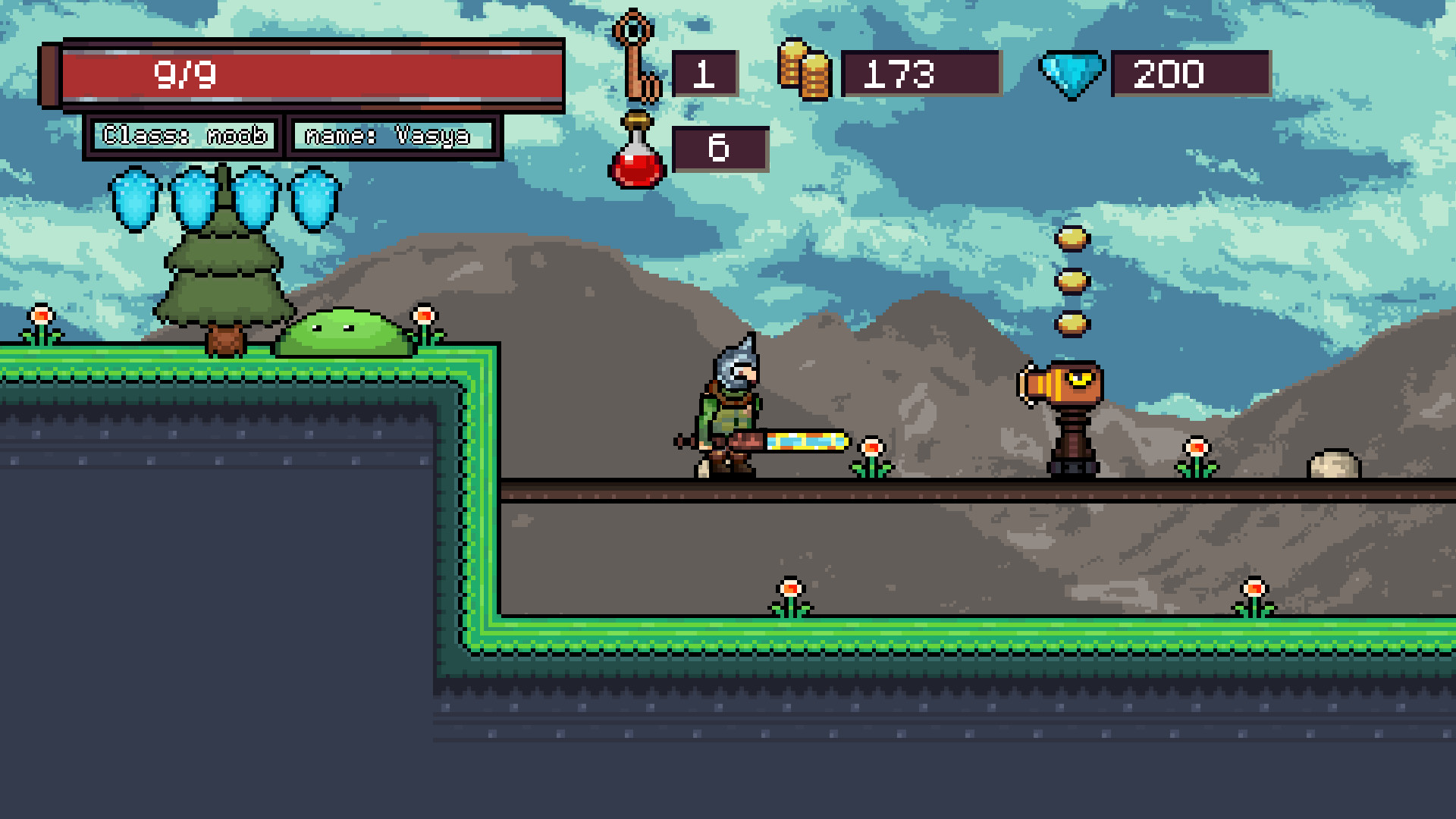
Task: Select the first blue crystal charge icon
Action: point(134,199)
